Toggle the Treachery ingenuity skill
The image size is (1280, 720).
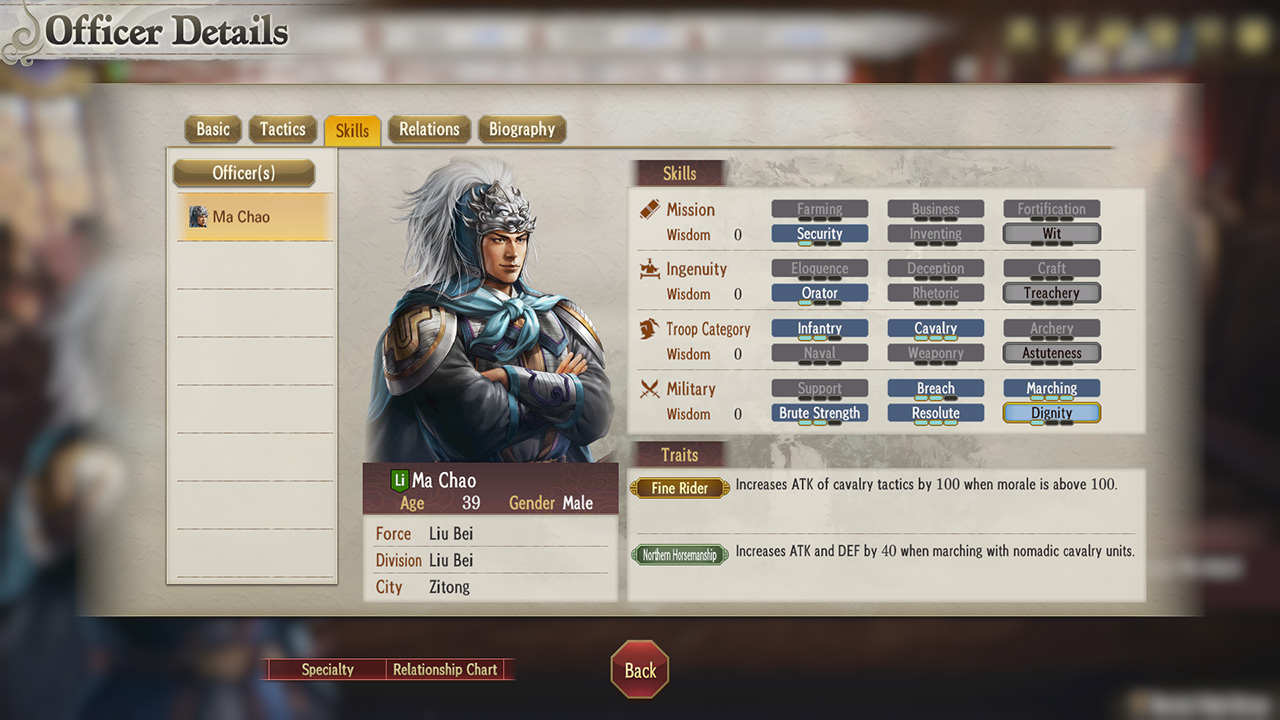(1051, 292)
